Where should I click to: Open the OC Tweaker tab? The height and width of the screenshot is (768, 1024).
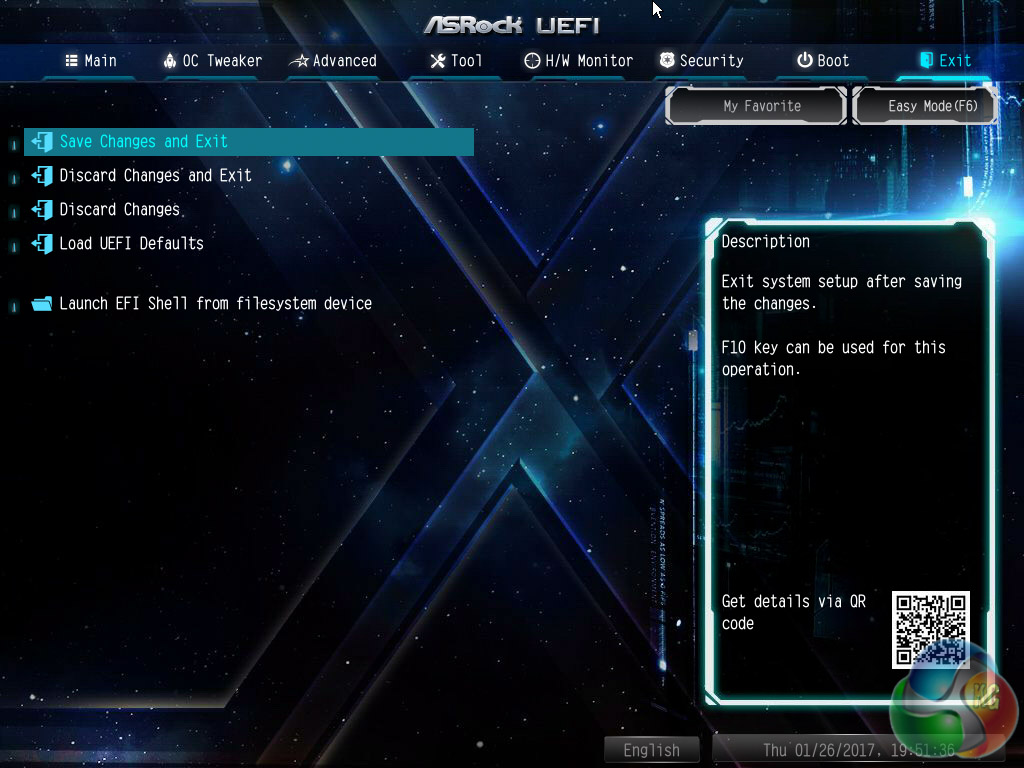(212, 60)
